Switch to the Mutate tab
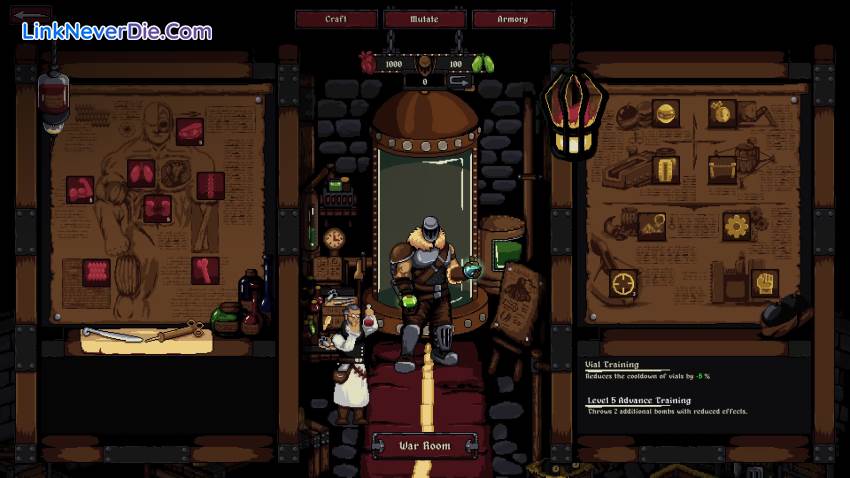The image size is (850, 478). tap(424, 19)
